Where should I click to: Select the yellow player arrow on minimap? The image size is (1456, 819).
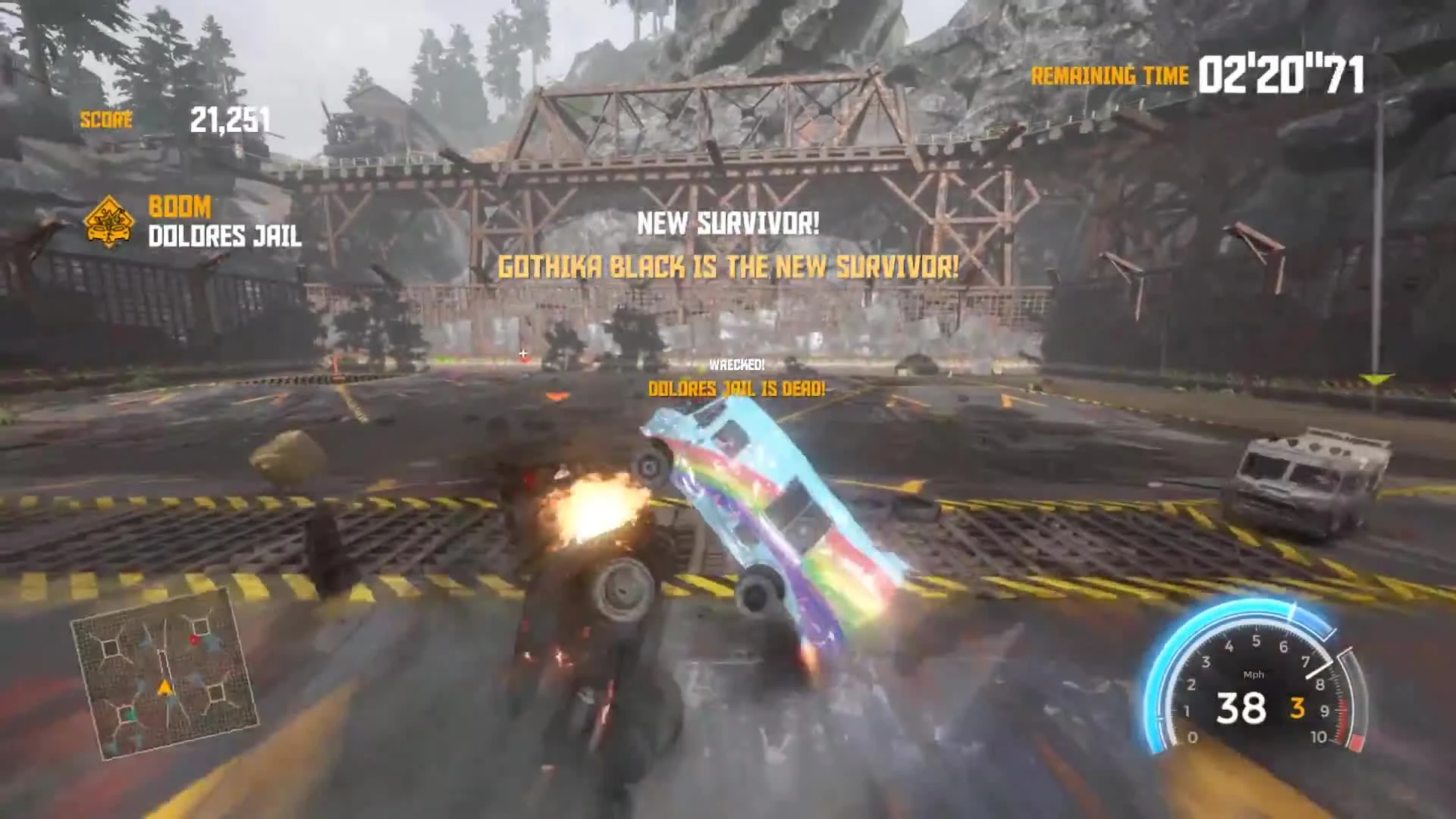tap(164, 688)
